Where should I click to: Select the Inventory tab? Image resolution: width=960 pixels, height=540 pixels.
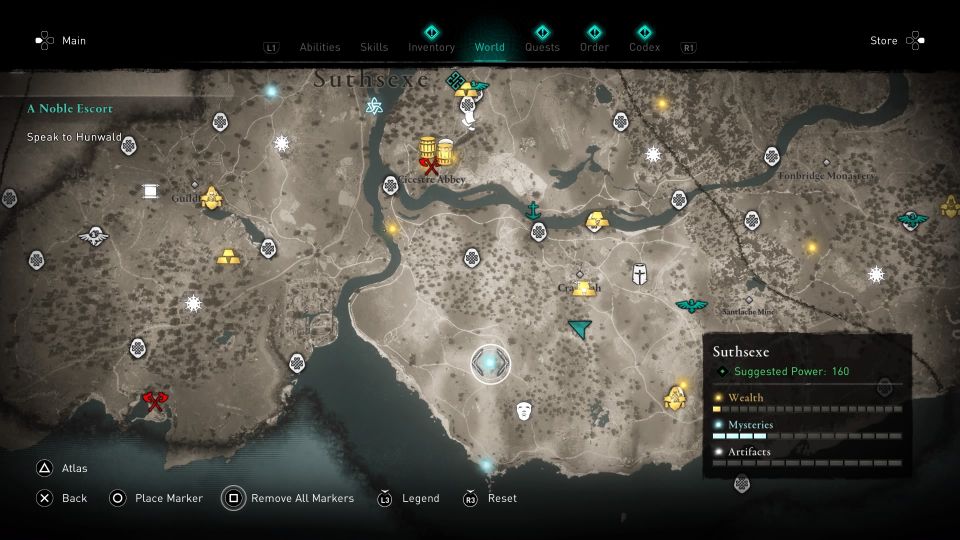click(431, 47)
